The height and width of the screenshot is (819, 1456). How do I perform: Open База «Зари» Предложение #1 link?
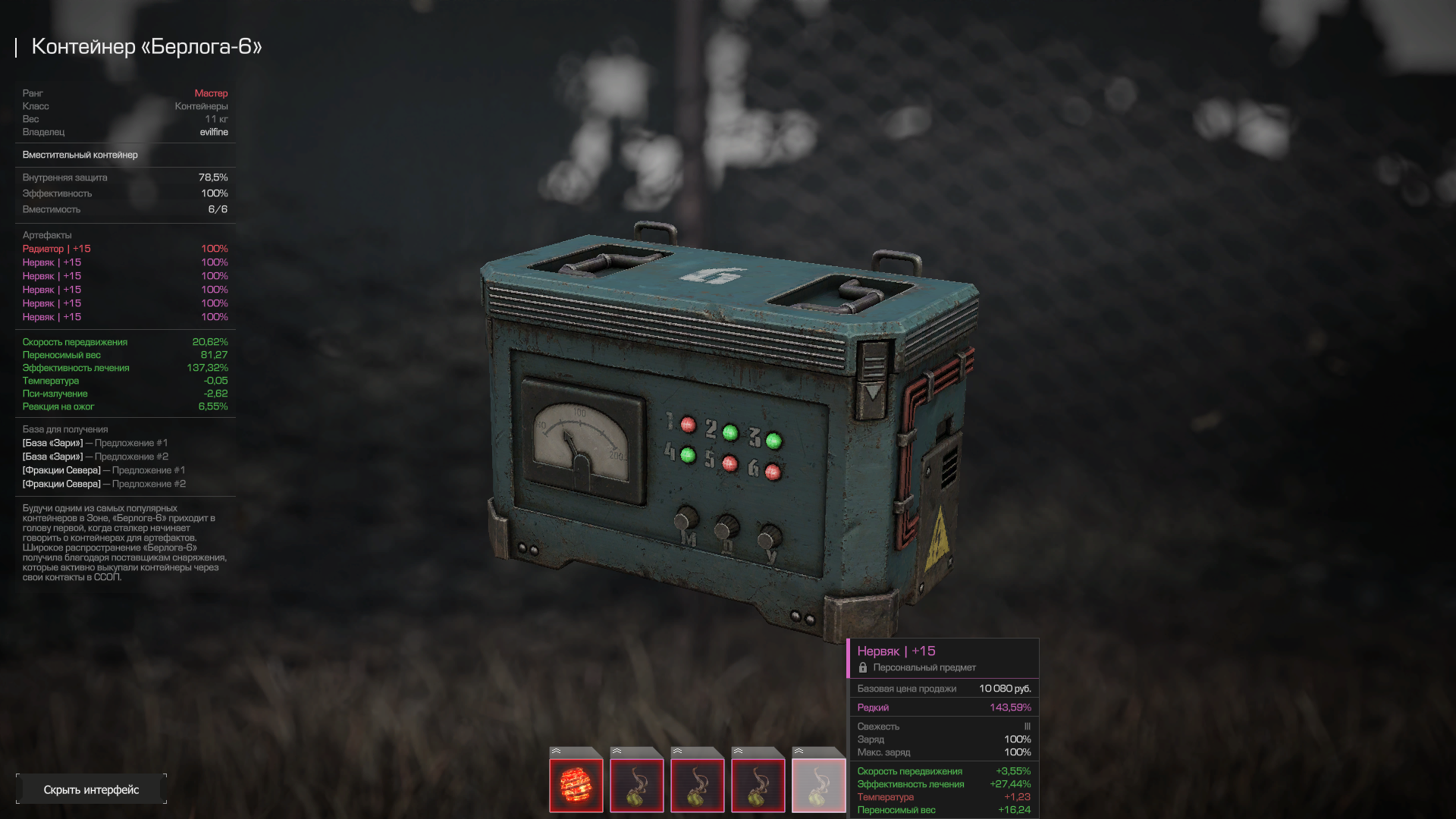[96, 443]
